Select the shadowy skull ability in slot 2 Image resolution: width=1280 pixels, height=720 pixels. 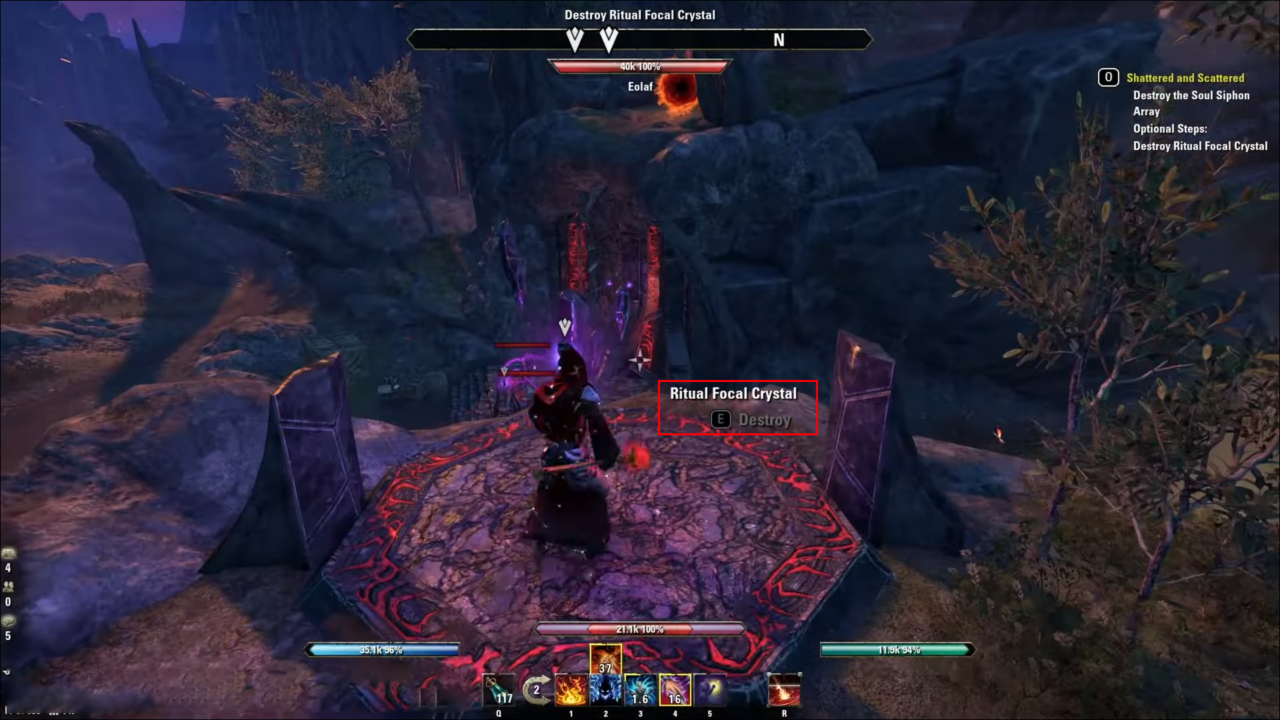605,690
